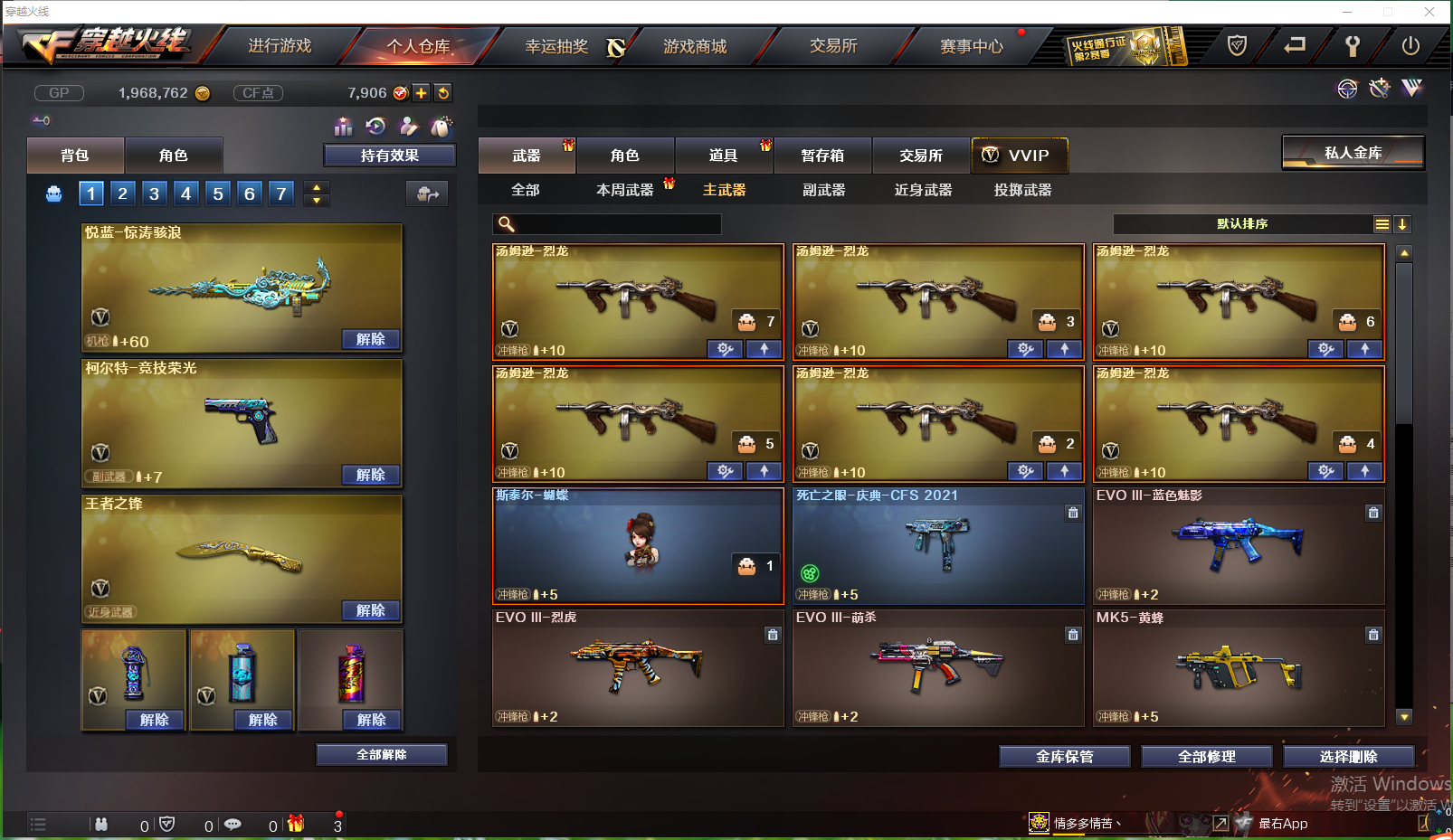
Task: Open the wrench settings icon in the top-right bar
Action: 1352,46
